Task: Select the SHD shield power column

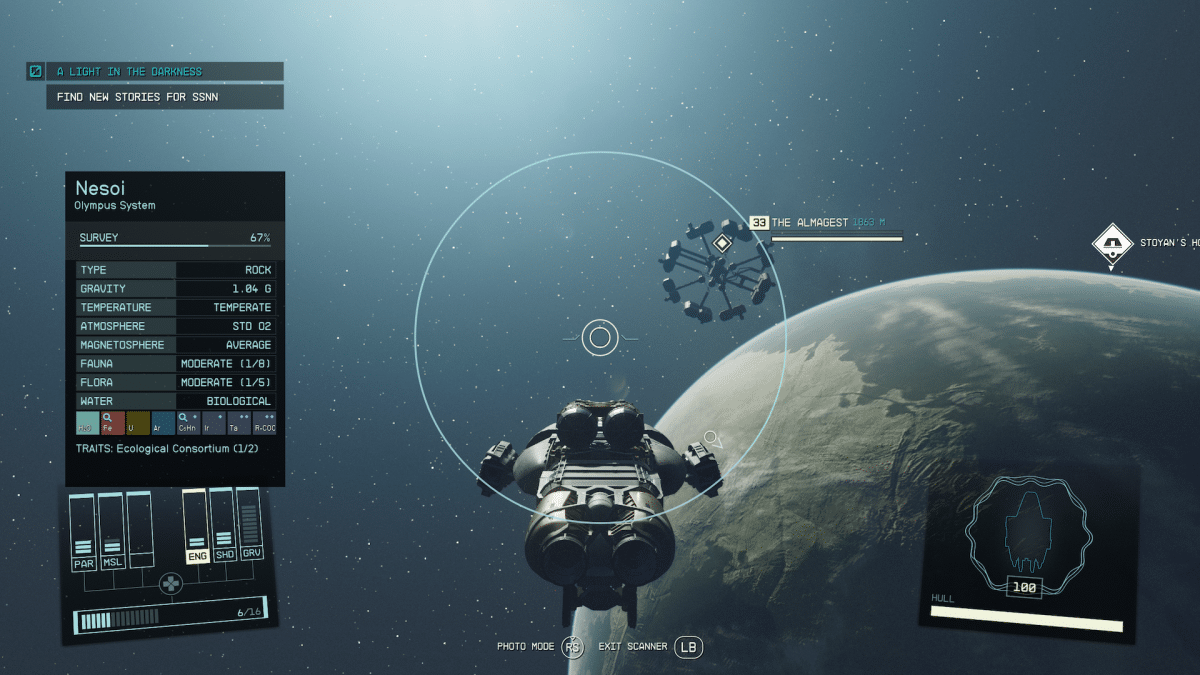Action: (x=224, y=527)
